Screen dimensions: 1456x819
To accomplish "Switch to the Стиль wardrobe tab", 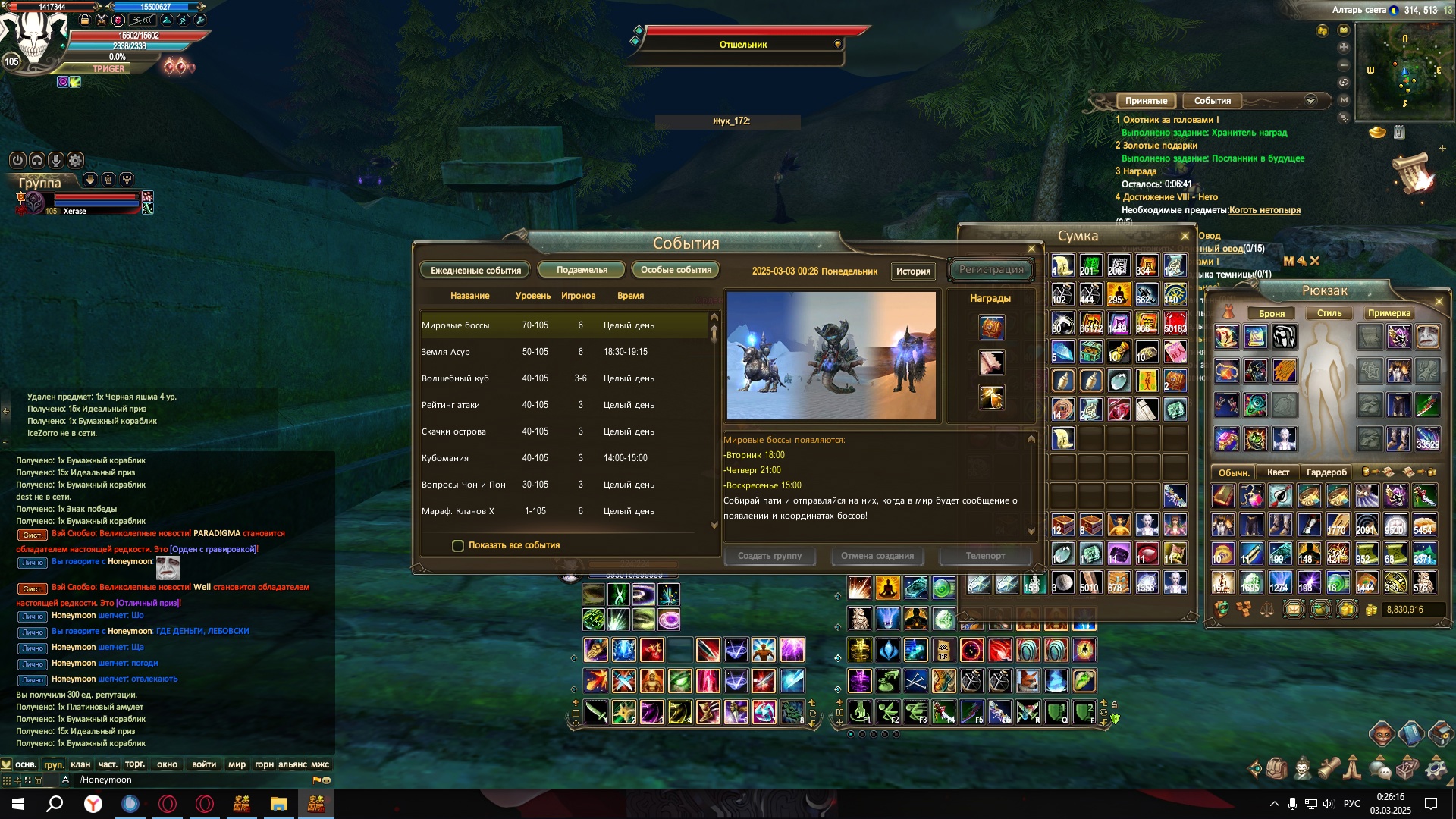I will [x=1329, y=313].
